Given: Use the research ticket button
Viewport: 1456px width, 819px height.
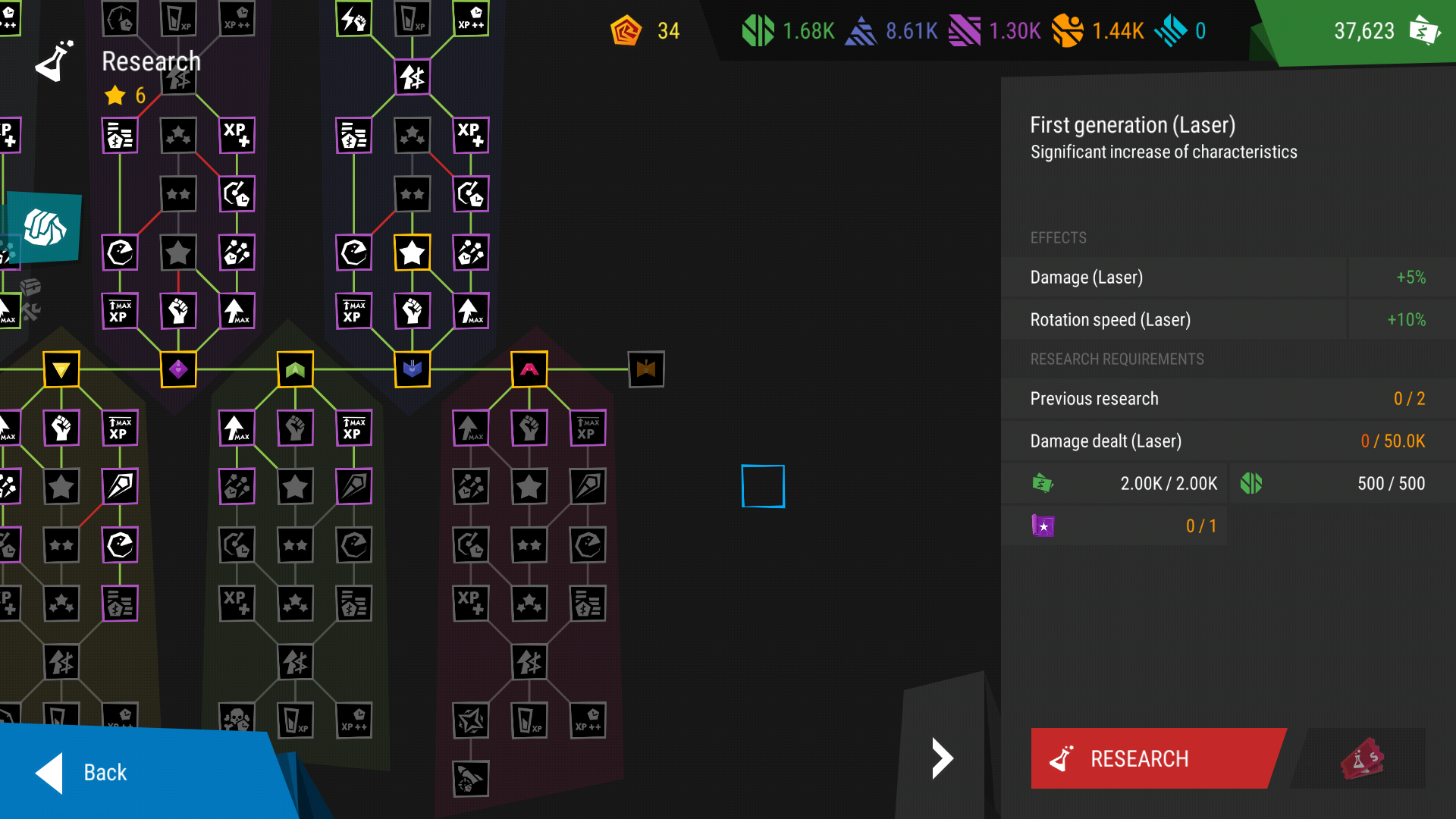Looking at the screenshot, I should point(1363,758).
